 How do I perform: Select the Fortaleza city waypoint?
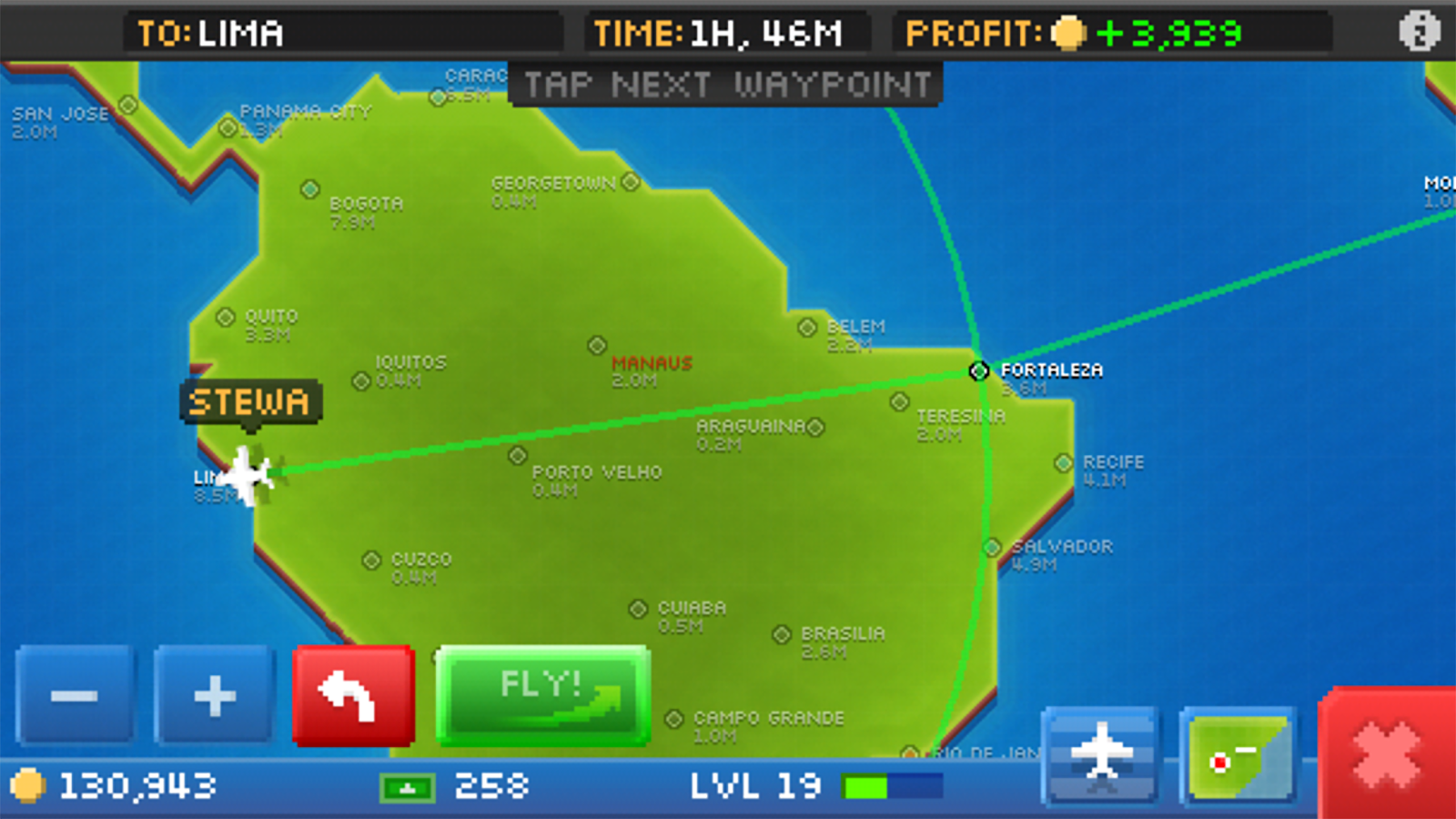pyautogui.click(x=978, y=370)
